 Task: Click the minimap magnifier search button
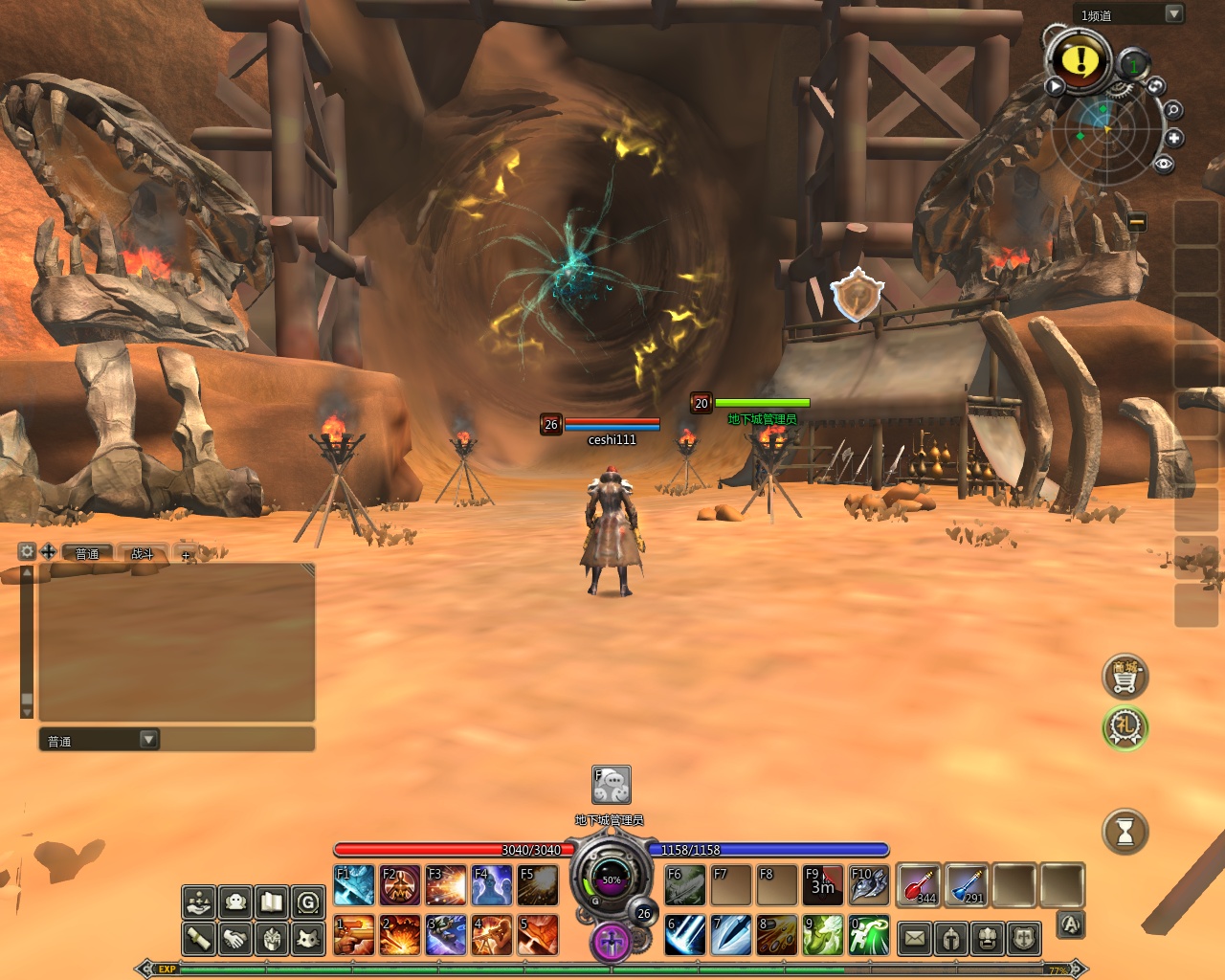pos(1172,110)
